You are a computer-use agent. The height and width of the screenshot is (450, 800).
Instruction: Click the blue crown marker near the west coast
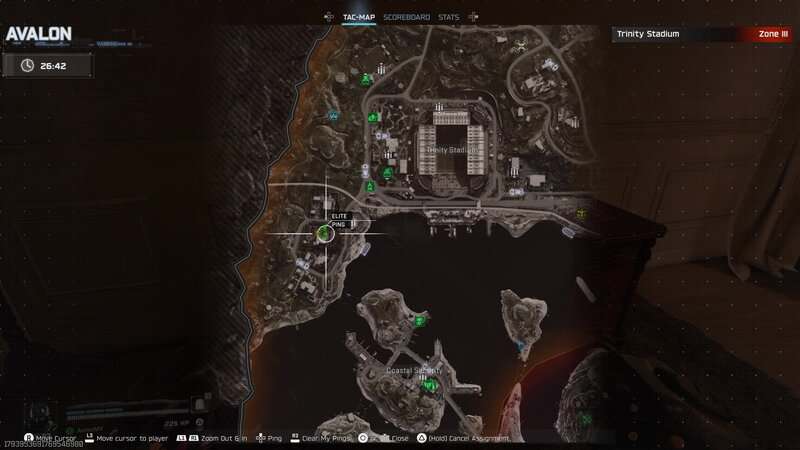333,116
